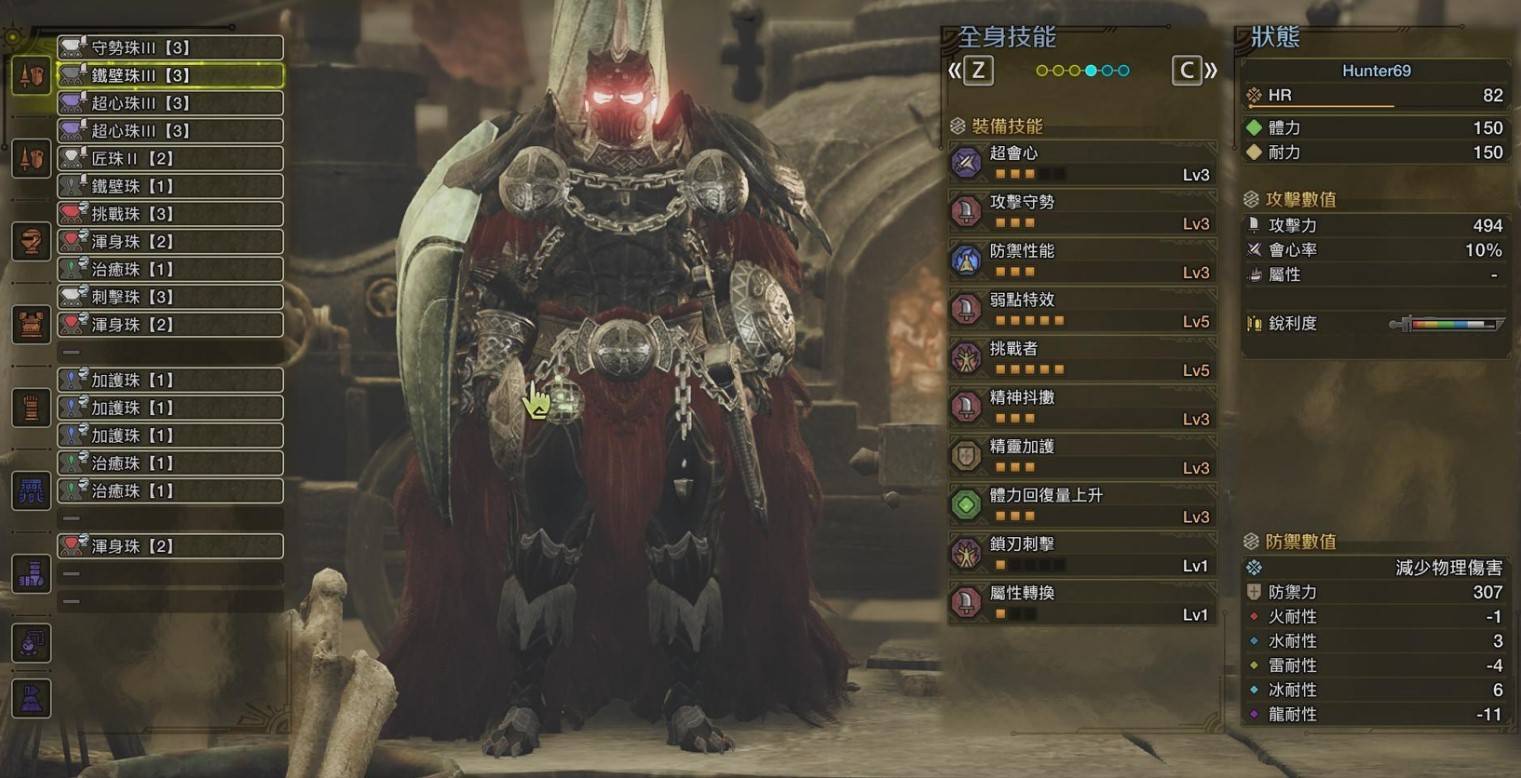Open the helmet equipment slot icon
Screen dimensions: 1521x778
pos(31,241)
